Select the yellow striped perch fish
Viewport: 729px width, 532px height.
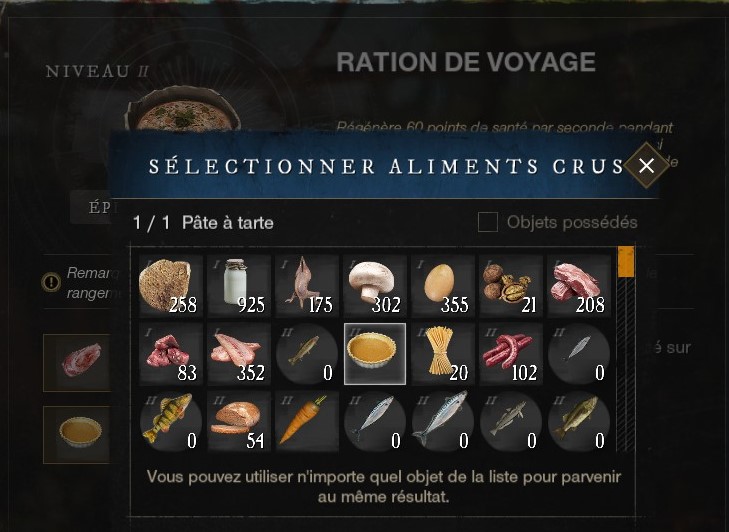(x=170, y=421)
